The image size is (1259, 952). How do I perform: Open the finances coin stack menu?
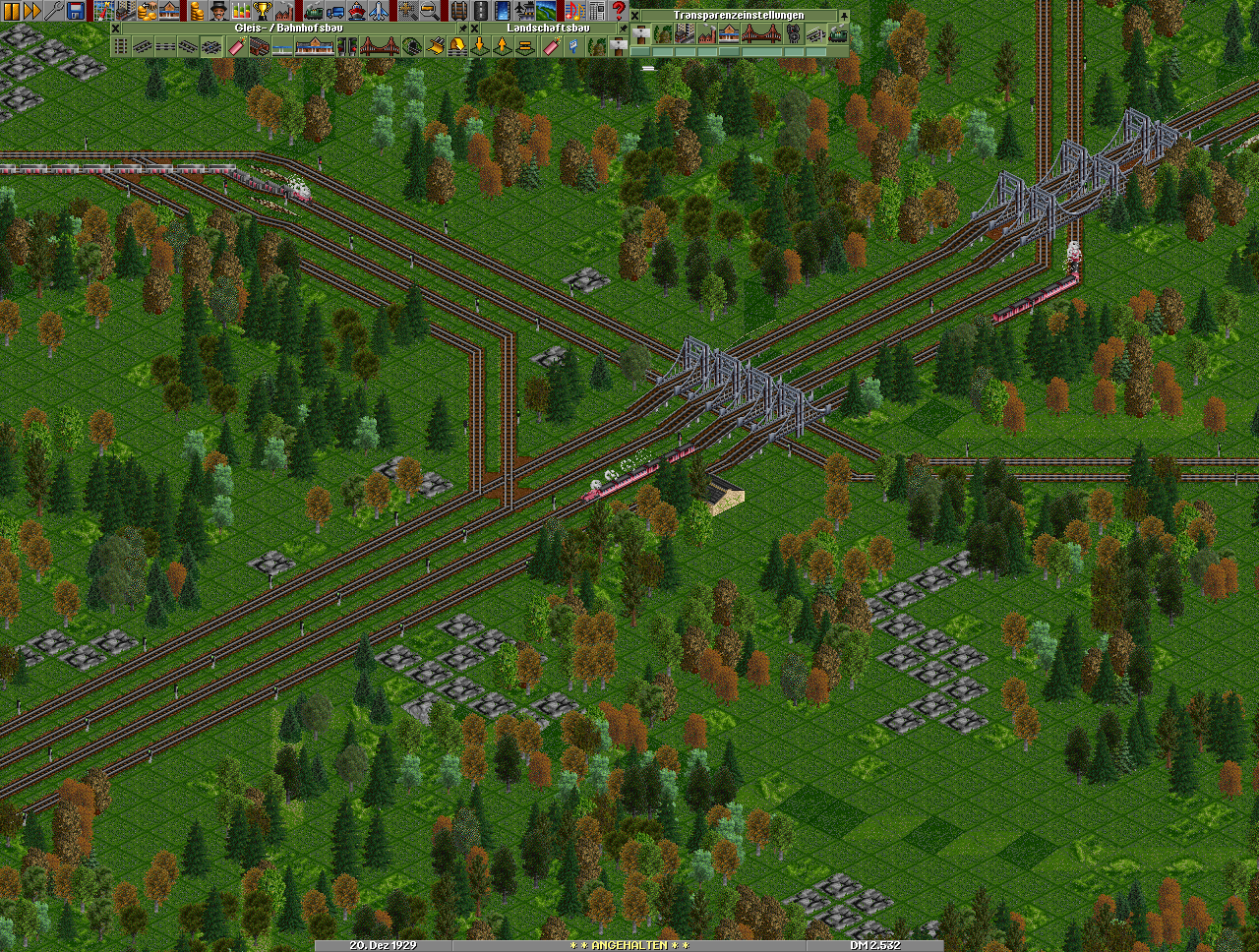click(x=196, y=11)
